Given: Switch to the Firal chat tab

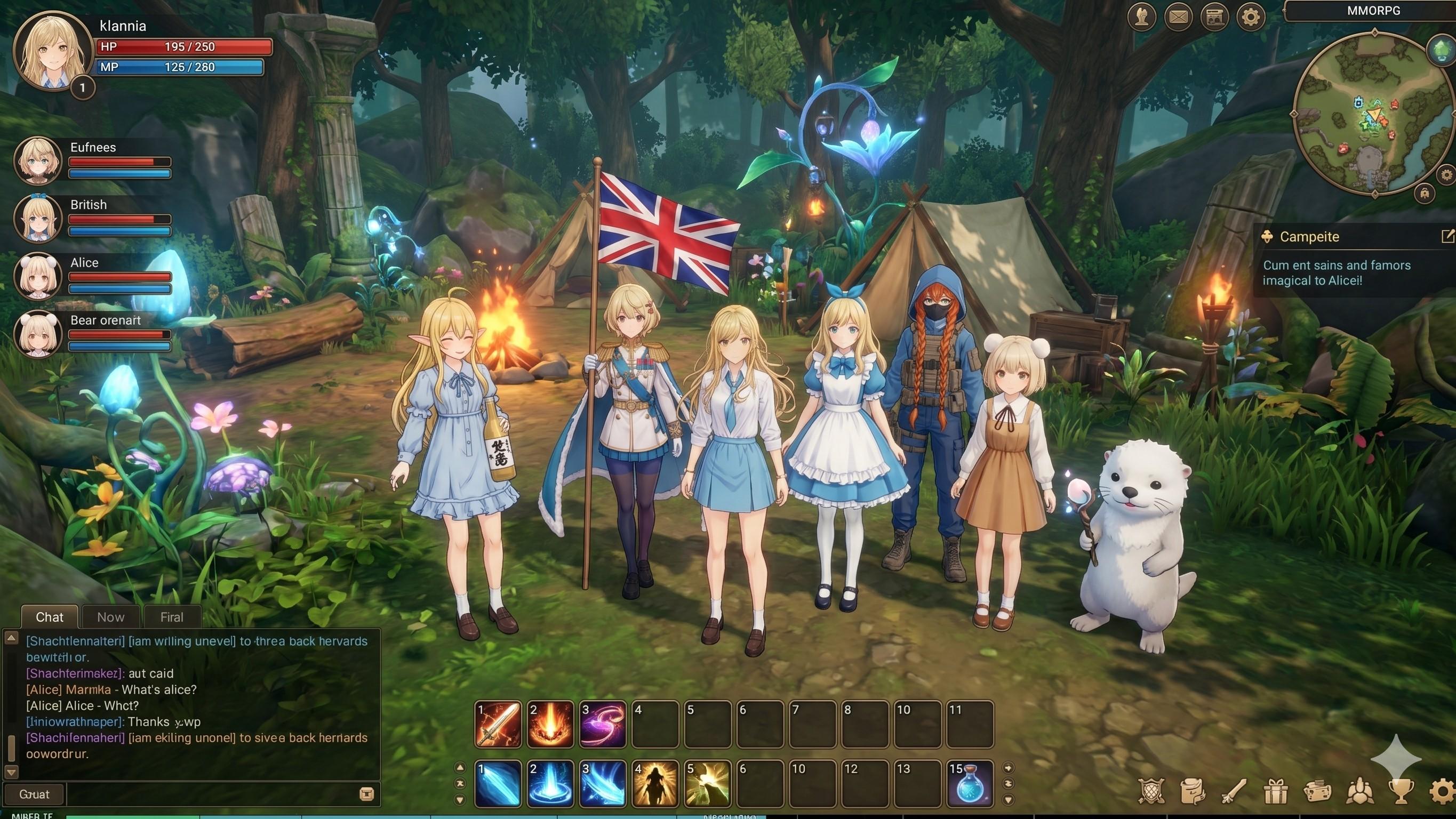Looking at the screenshot, I should point(172,617).
